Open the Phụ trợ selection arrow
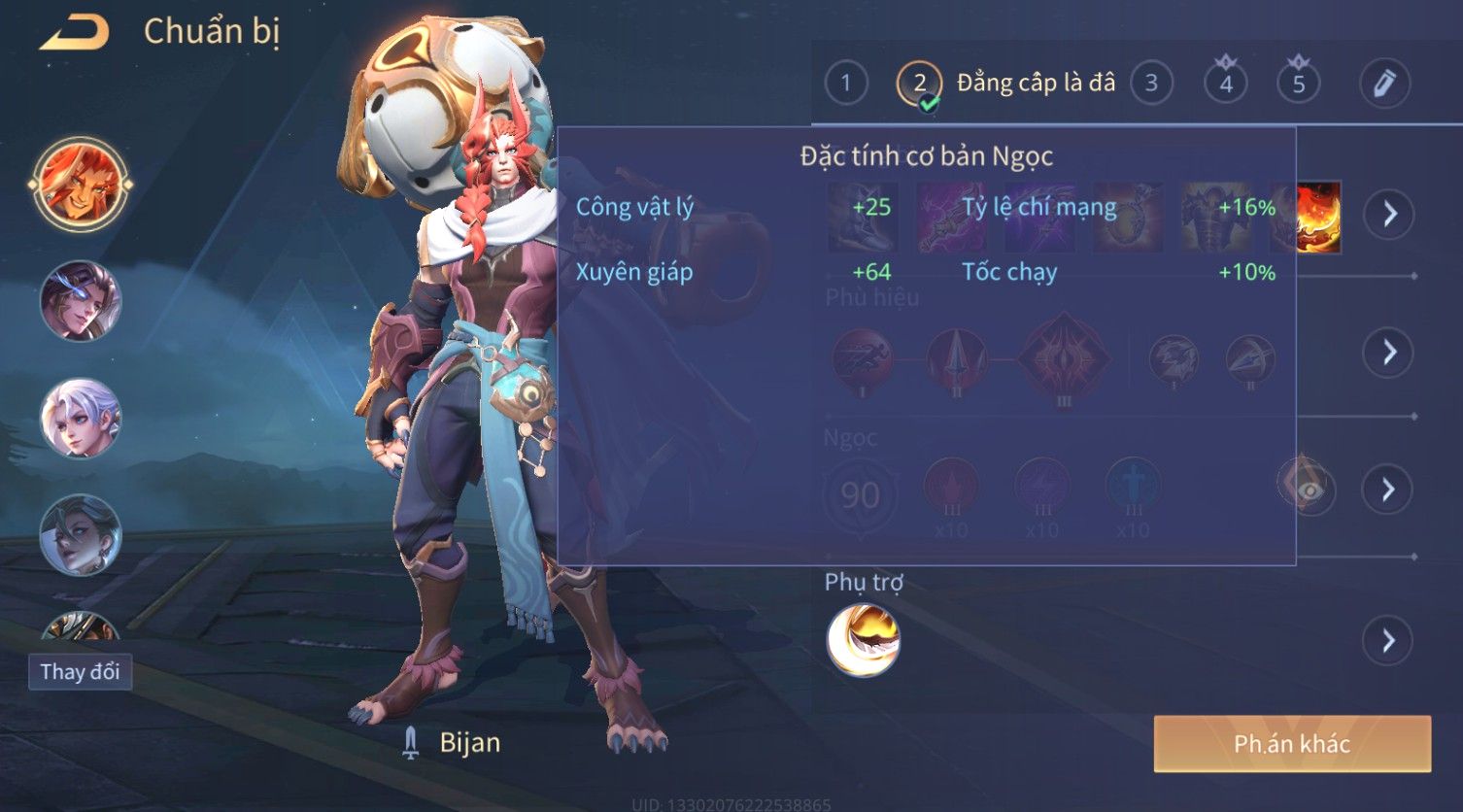1463x812 pixels. point(1388,640)
